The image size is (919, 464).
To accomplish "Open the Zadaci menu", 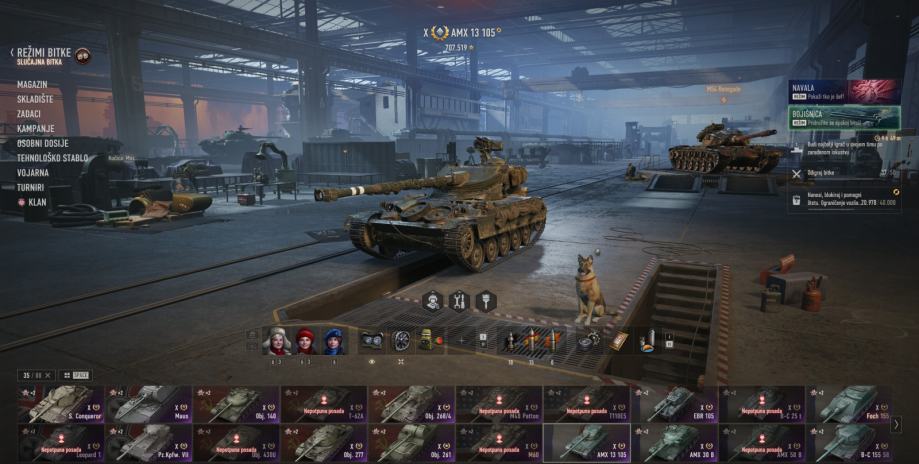I will (x=31, y=115).
